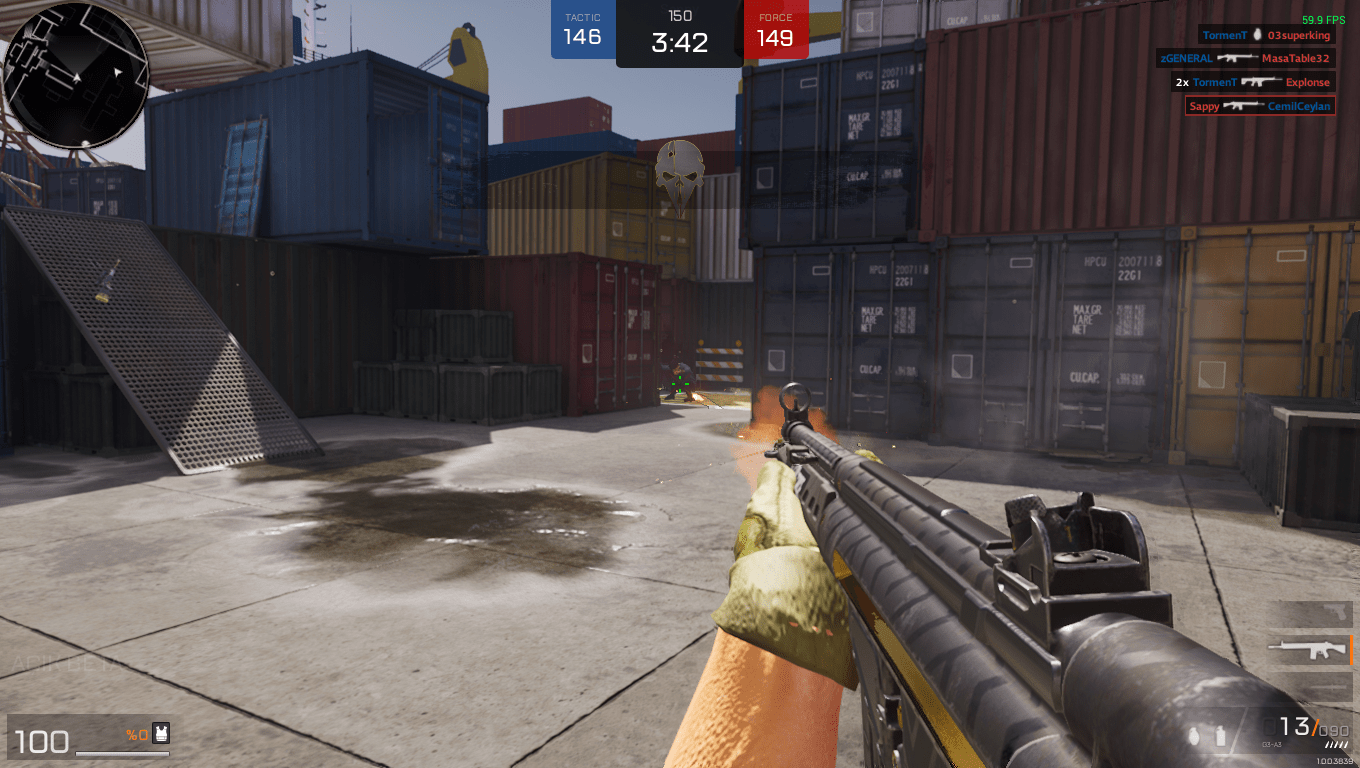Click the grenade kill icon beside TormenT
This screenshot has width=1360, height=768.
coord(1257,35)
